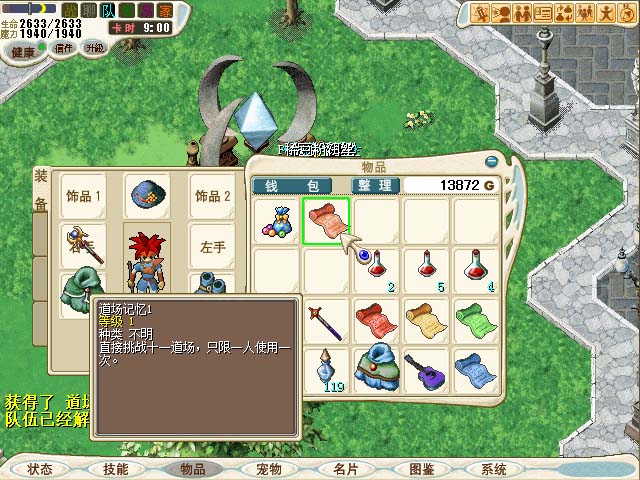Pick the blue potion stack of 119
The width and height of the screenshot is (640, 480).
326,370
